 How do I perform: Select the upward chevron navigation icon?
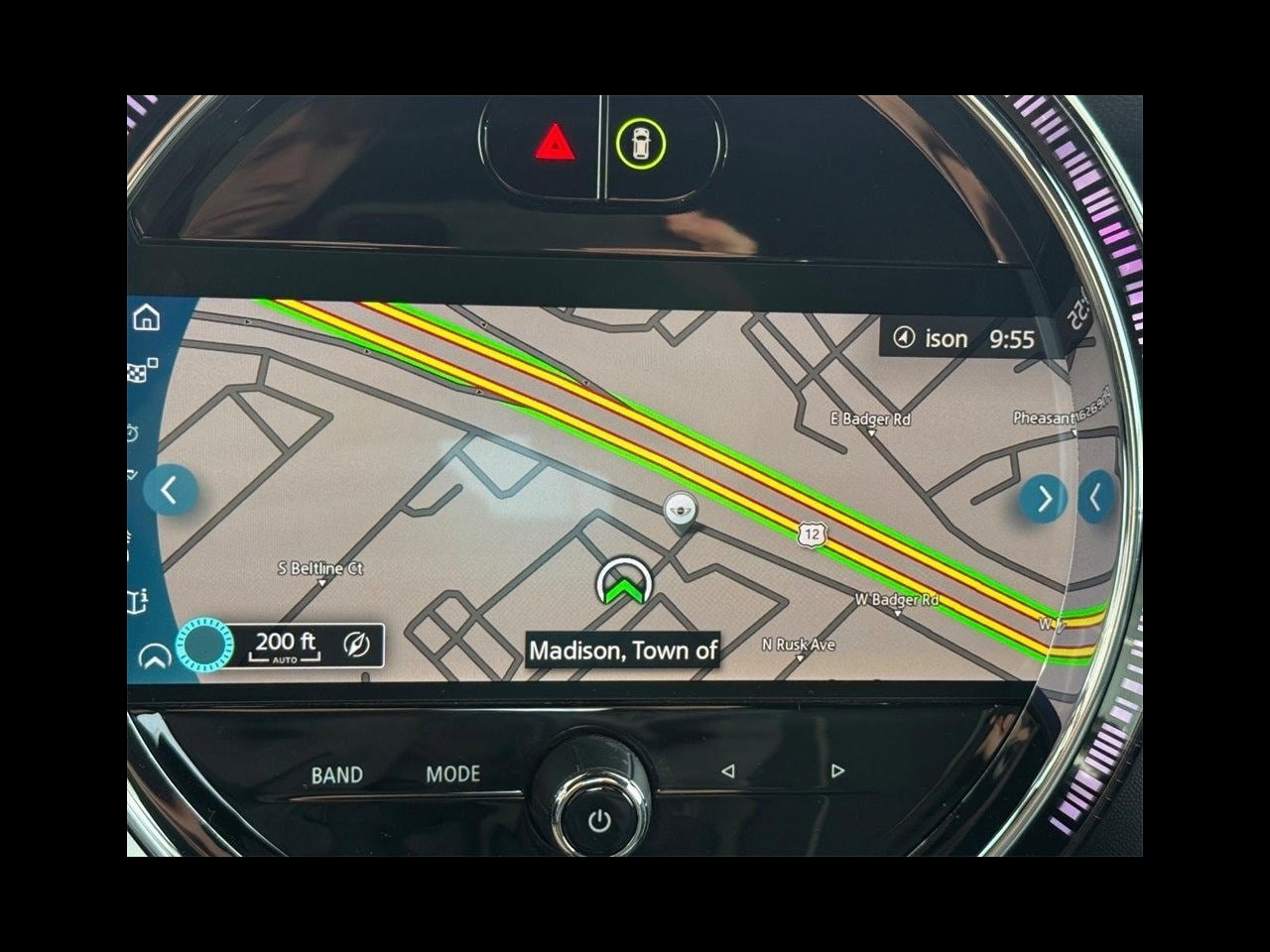pos(153,657)
